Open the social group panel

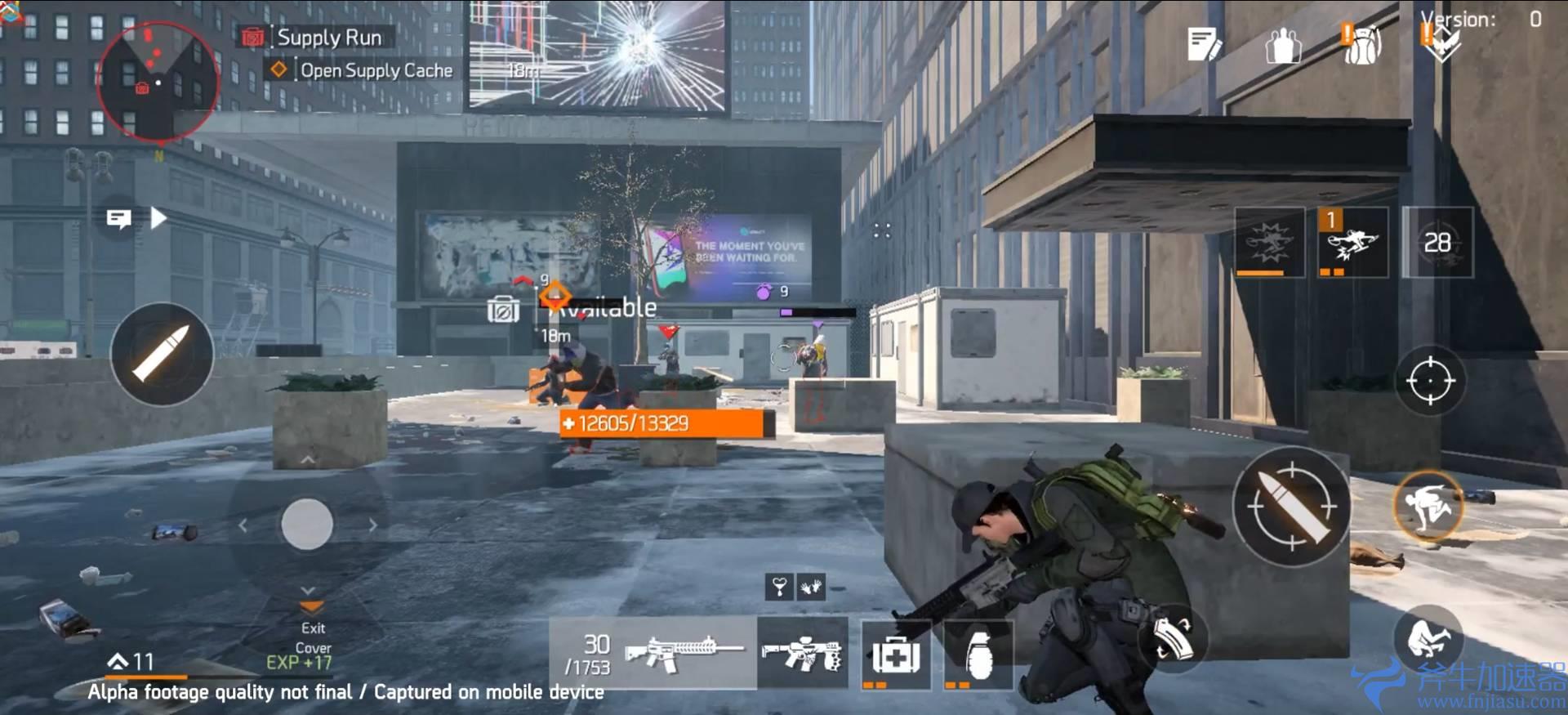[x=1284, y=47]
